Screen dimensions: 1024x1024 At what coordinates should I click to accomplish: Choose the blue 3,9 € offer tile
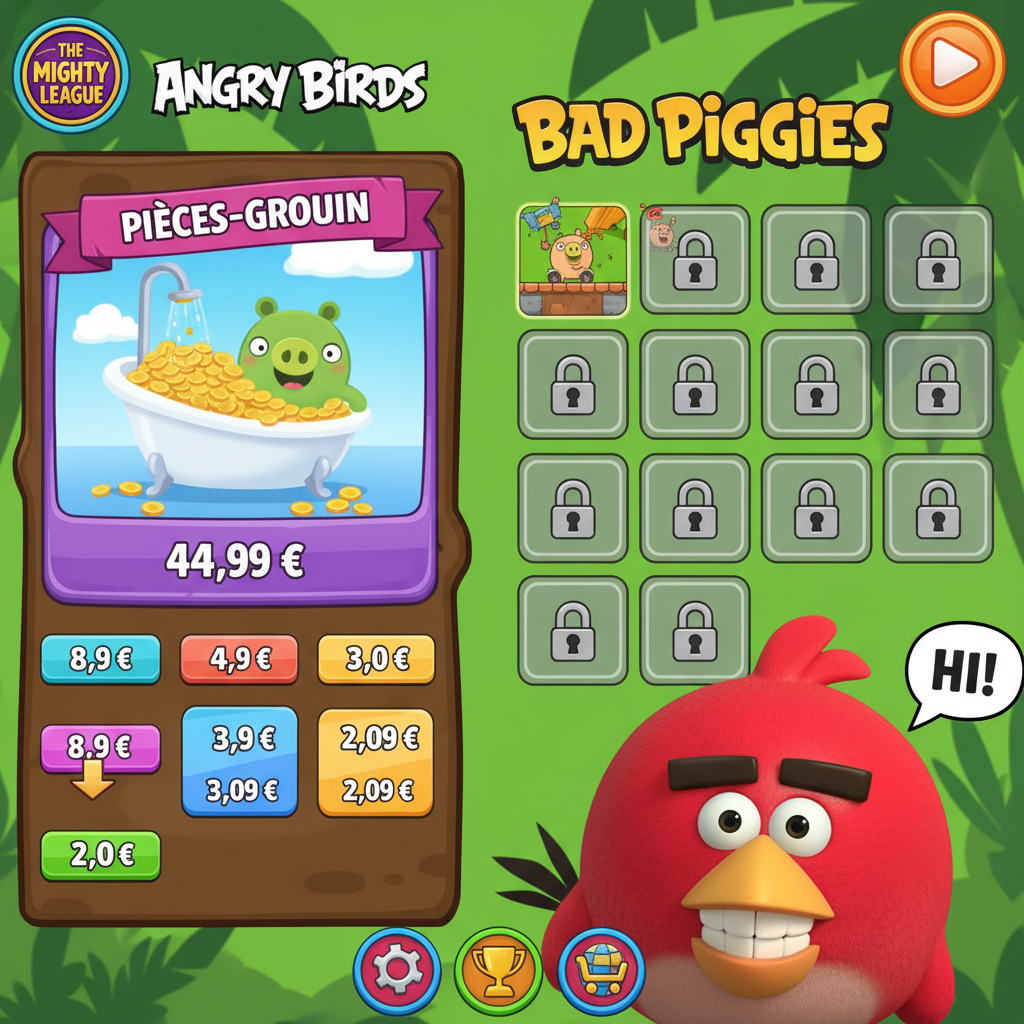(240, 762)
